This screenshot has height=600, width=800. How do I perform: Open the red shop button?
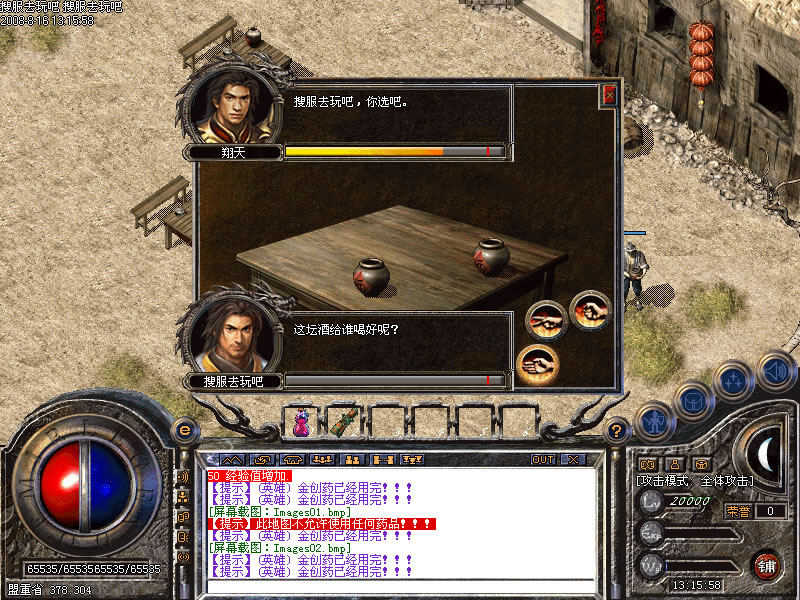[767, 564]
